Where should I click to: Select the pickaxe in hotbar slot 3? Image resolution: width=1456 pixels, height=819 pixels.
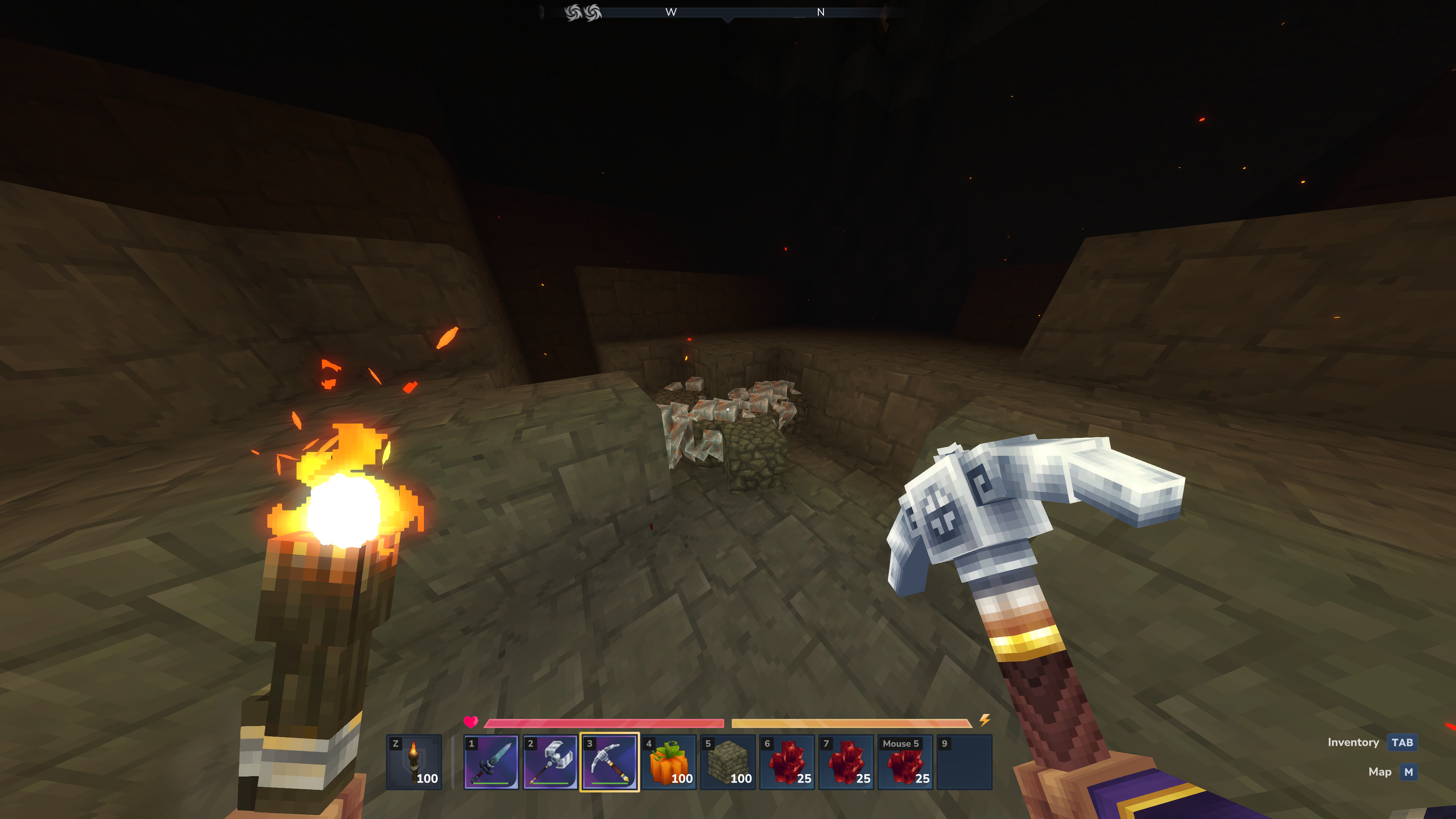tap(609, 761)
